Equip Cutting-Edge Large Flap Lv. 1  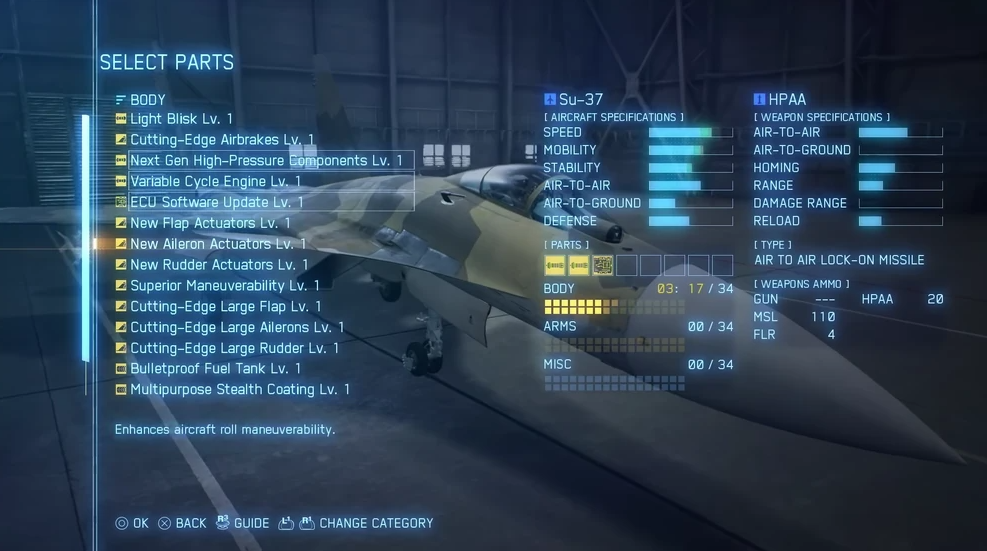click(225, 307)
